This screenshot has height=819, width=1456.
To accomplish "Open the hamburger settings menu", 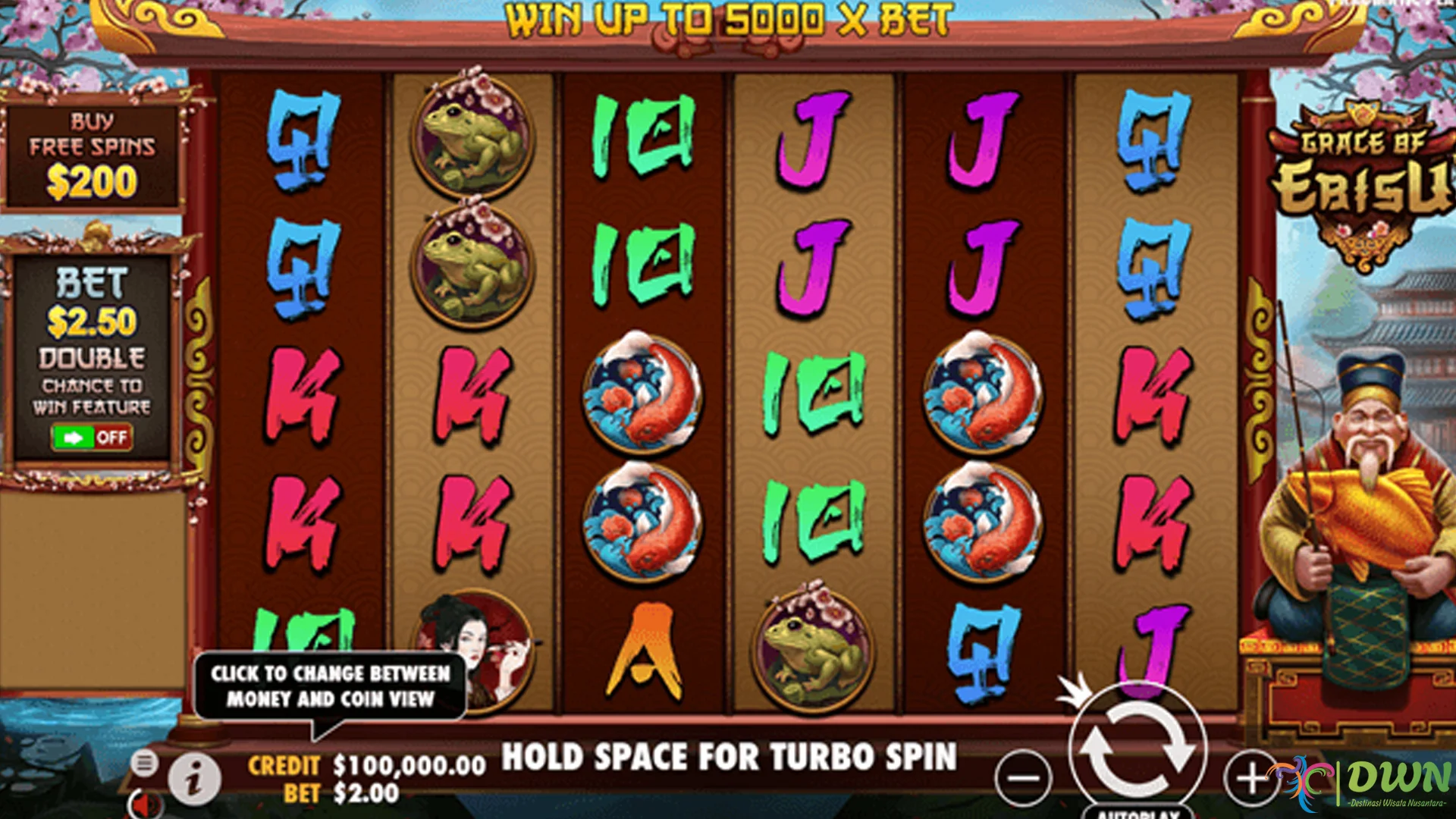I will pos(143,762).
